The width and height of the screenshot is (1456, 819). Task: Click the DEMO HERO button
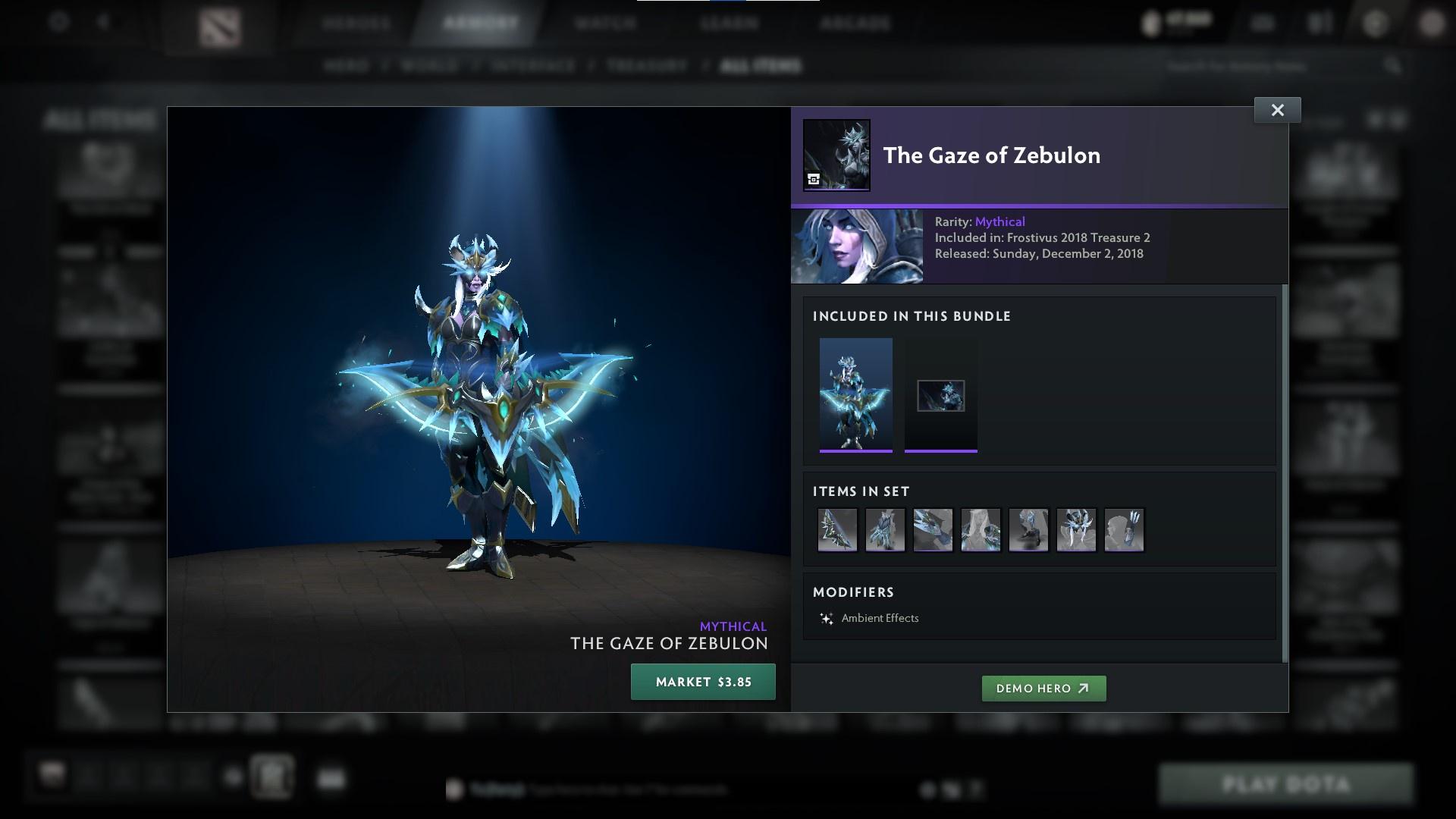coord(1043,689)
